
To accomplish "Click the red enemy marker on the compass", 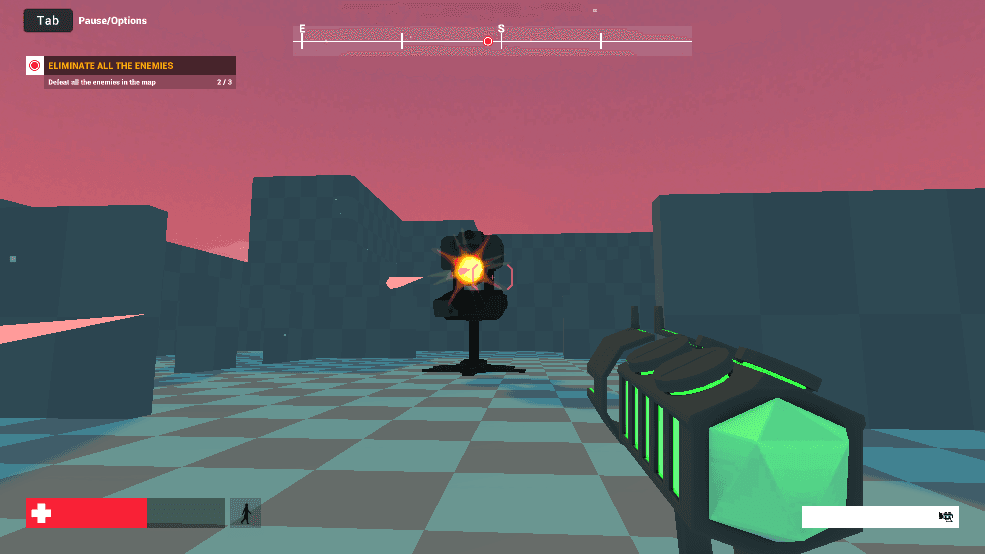I will coord(488,41).
